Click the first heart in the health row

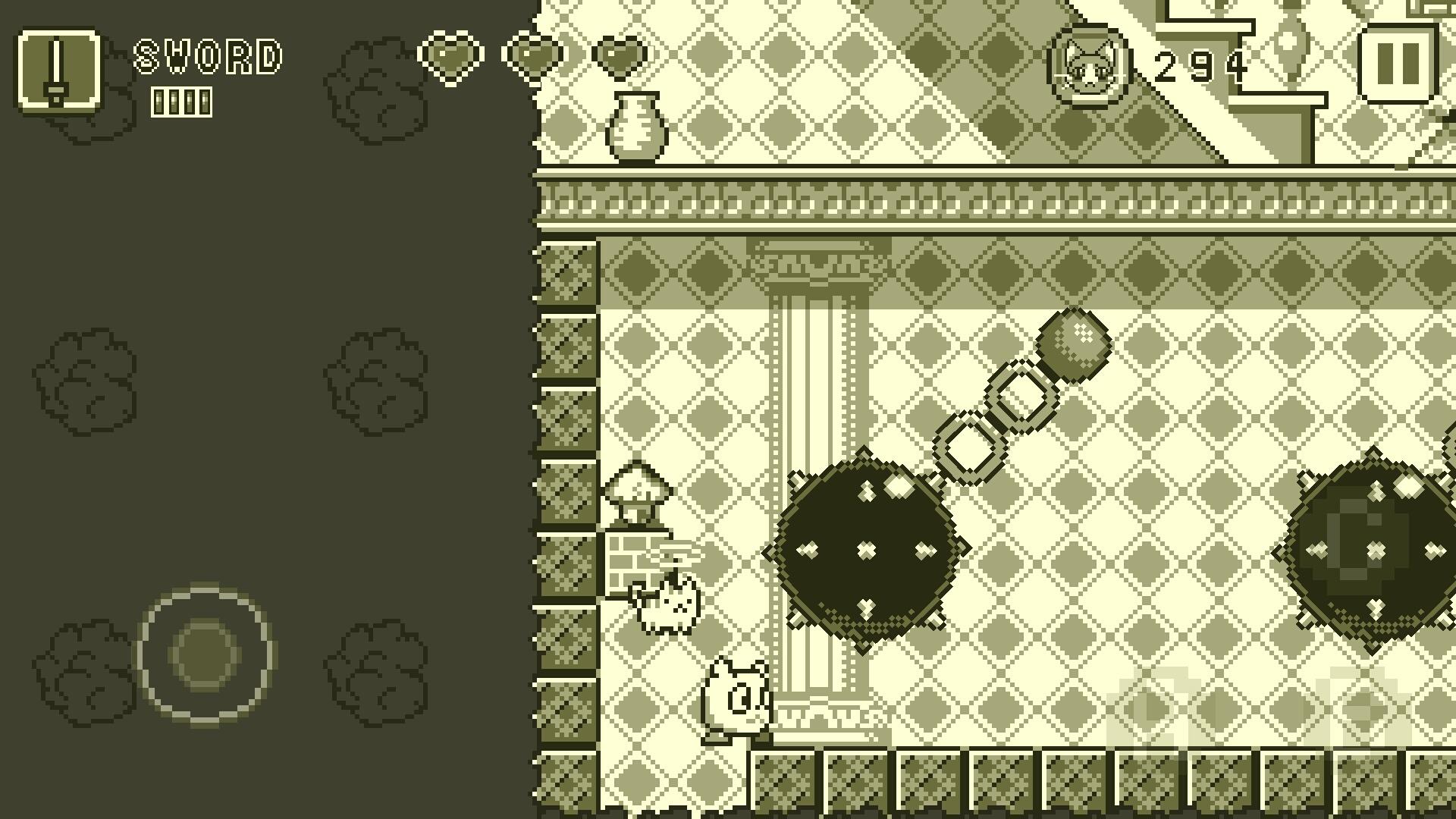coord(453,57)
